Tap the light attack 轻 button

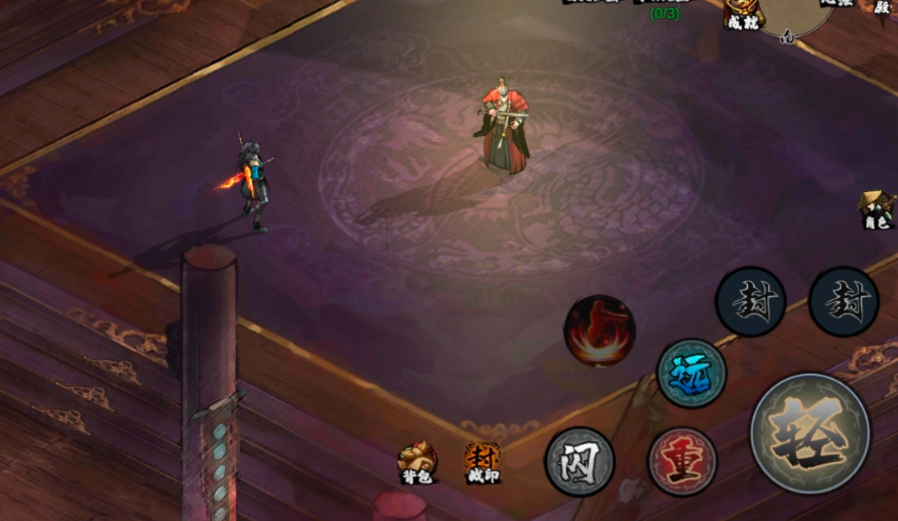coord(810,433)
